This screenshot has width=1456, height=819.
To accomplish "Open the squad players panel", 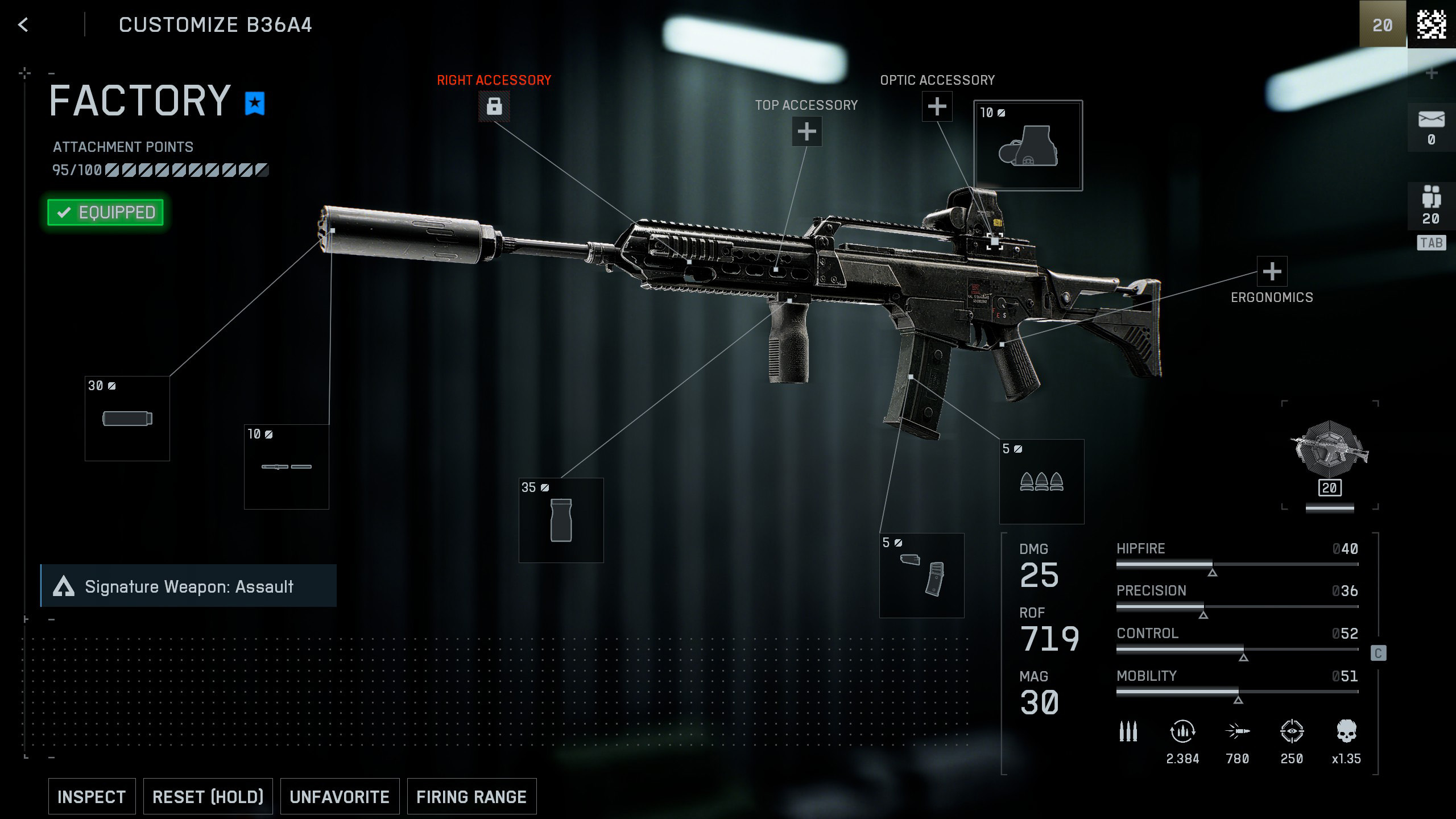I will pos(1431,205).
